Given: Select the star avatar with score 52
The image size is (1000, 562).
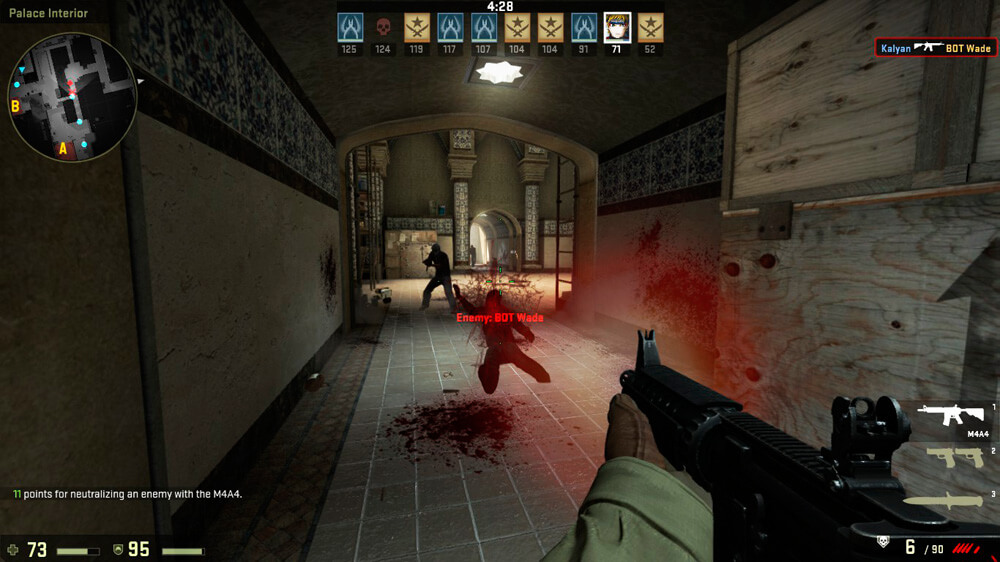Looking at the screenshot, I should [651, 27].
